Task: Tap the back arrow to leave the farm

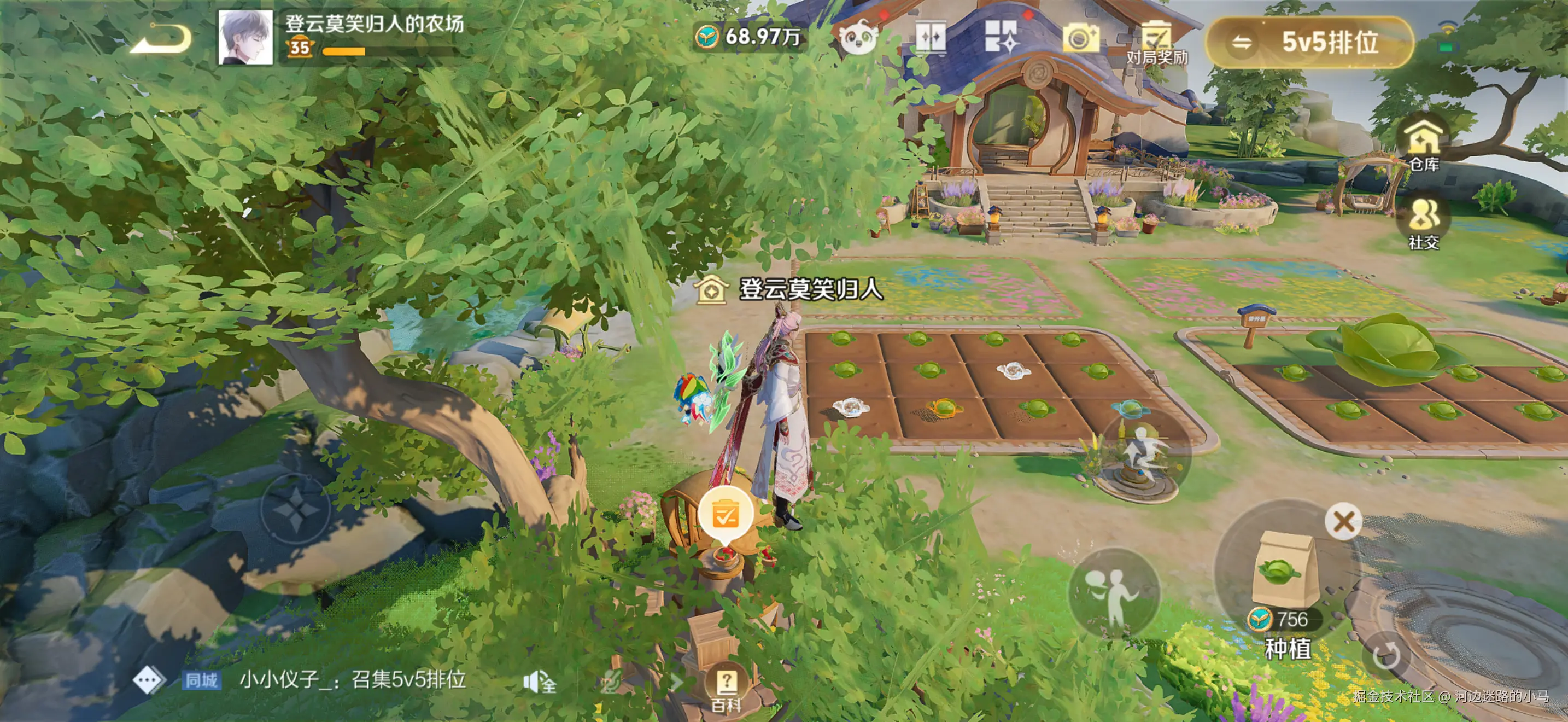Action: click(x=161, y=39)
